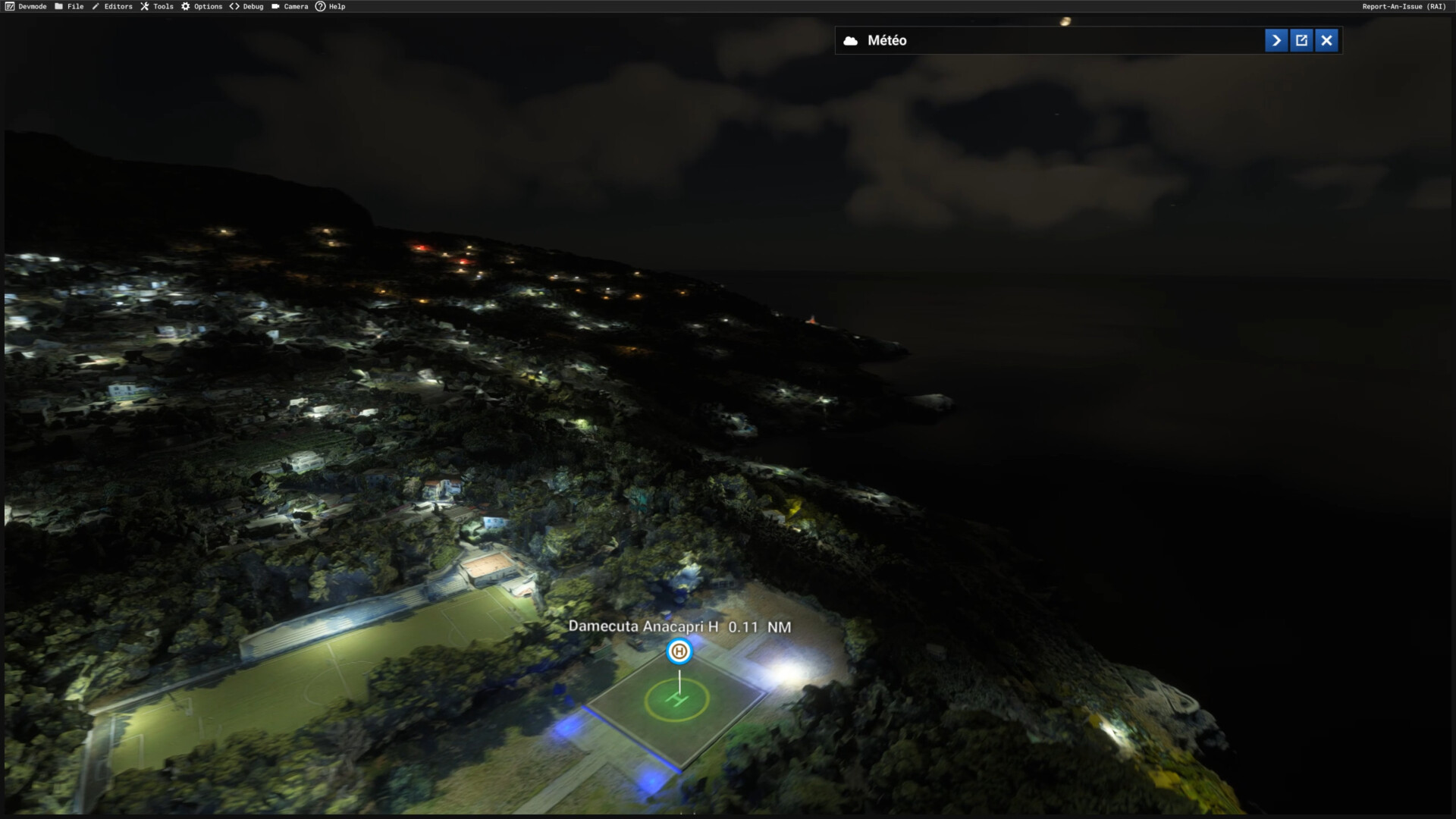Select the Damecuta Anacapri heliport marker
The image size is (1456, 819).
pyautogui.click(x=679, y=651)
